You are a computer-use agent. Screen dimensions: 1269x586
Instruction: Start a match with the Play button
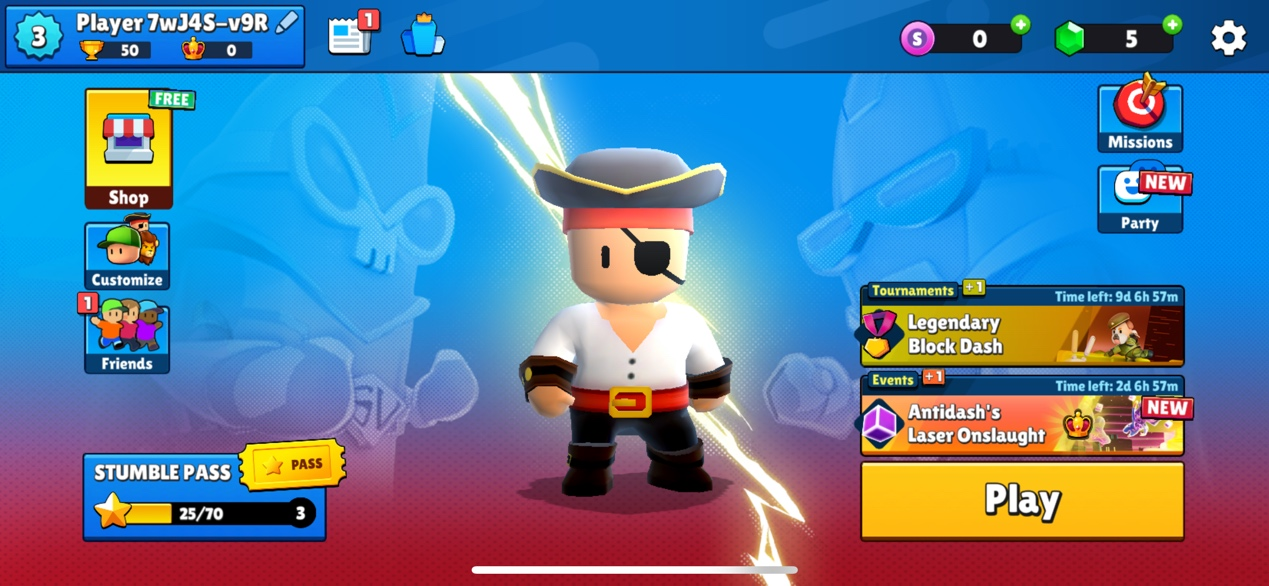tap(1022, 500)
